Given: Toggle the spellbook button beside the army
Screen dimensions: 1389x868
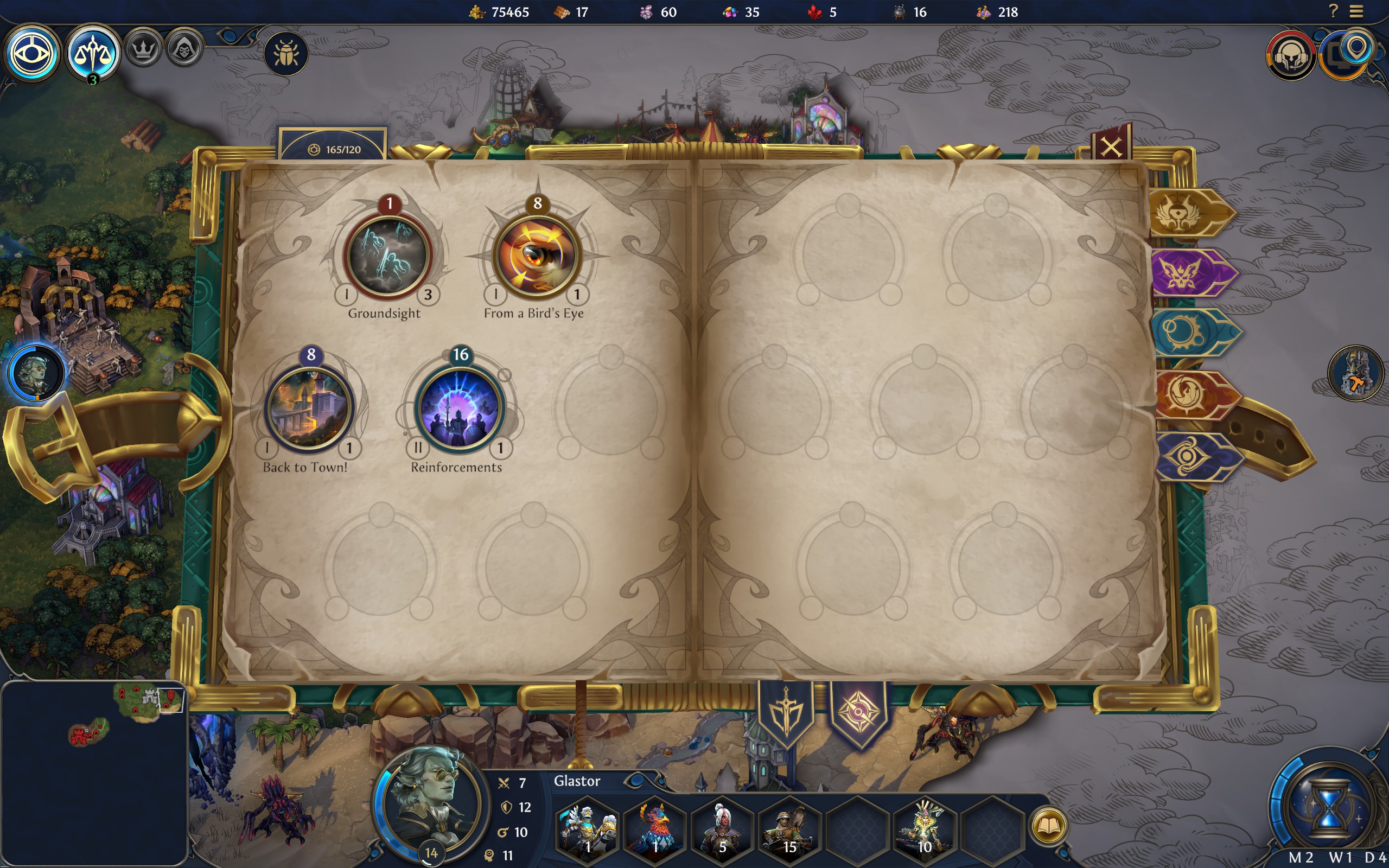Looking at the screenshot, I should 1048,826.
